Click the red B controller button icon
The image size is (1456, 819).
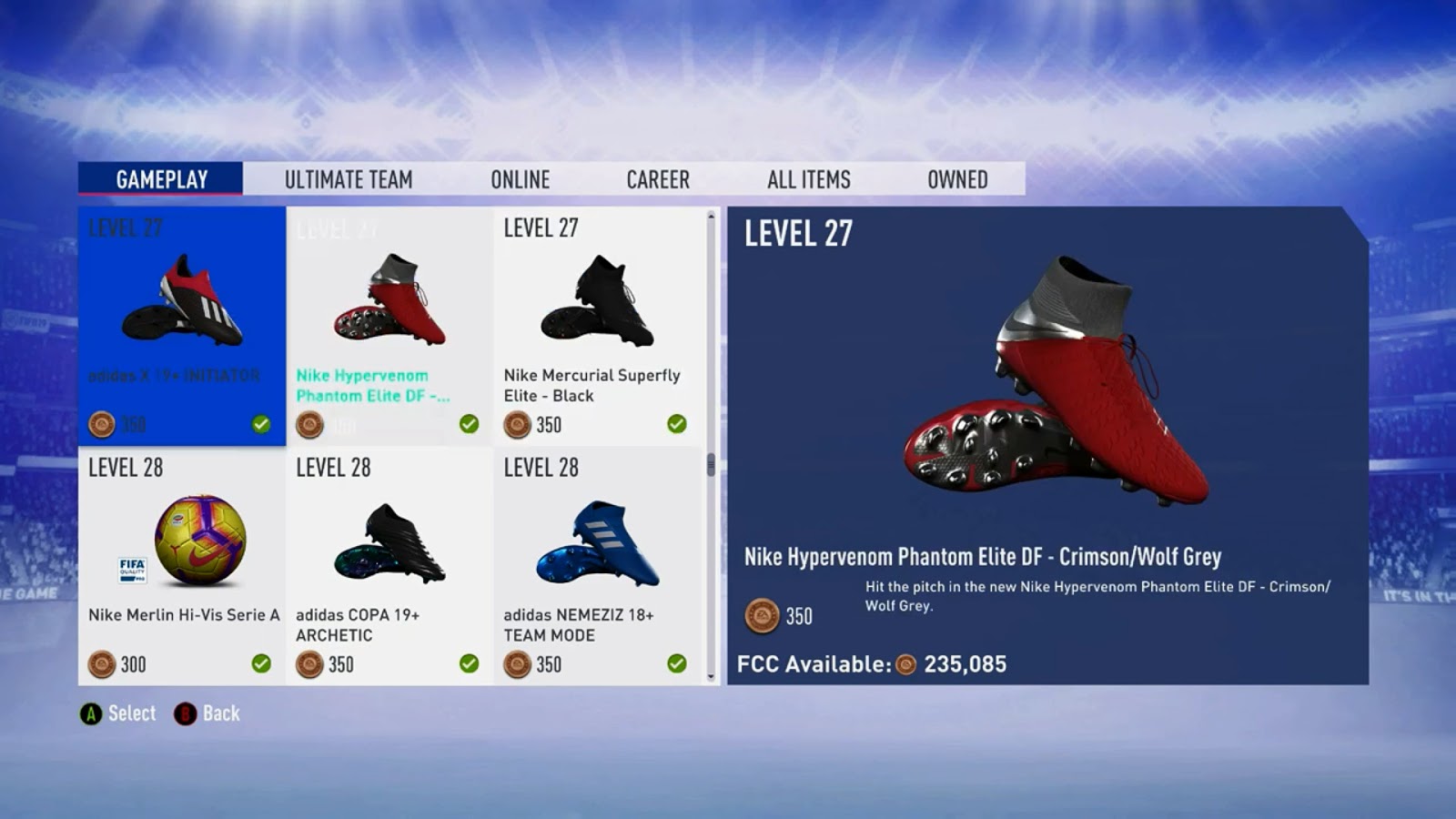[x=187, y=713]
